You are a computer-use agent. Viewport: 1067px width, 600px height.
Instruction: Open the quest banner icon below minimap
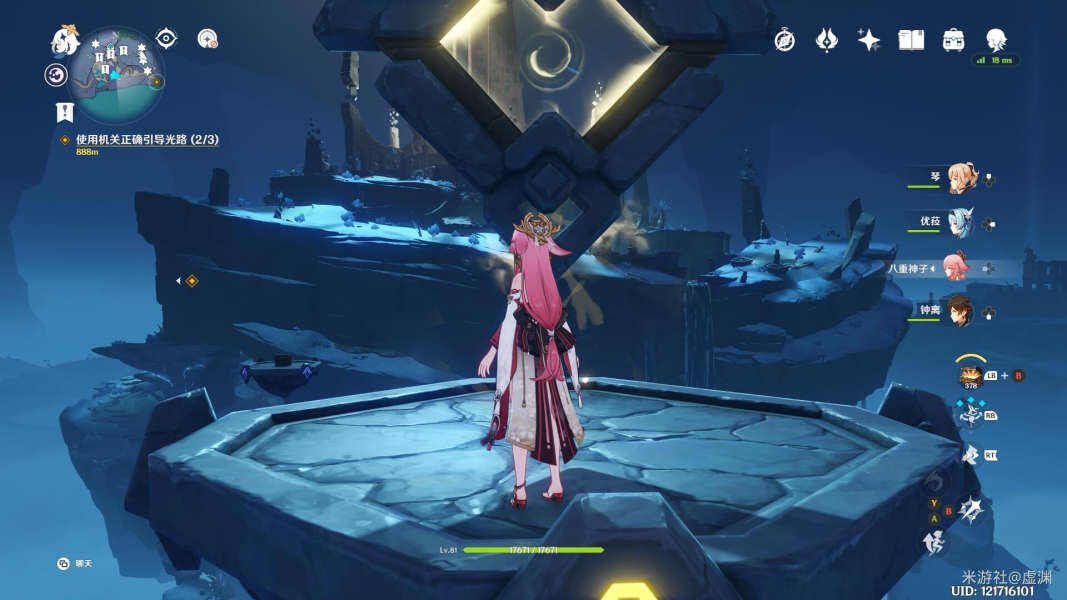tap(65, 112)
